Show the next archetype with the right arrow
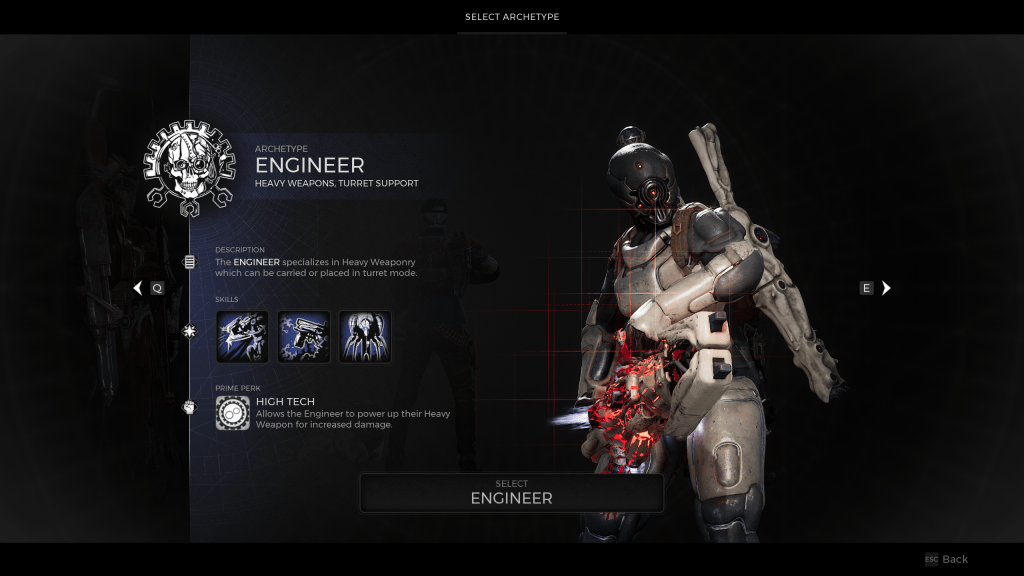Image resolution: width=1024 pixels, height=576 pixels. coord(886,288)
